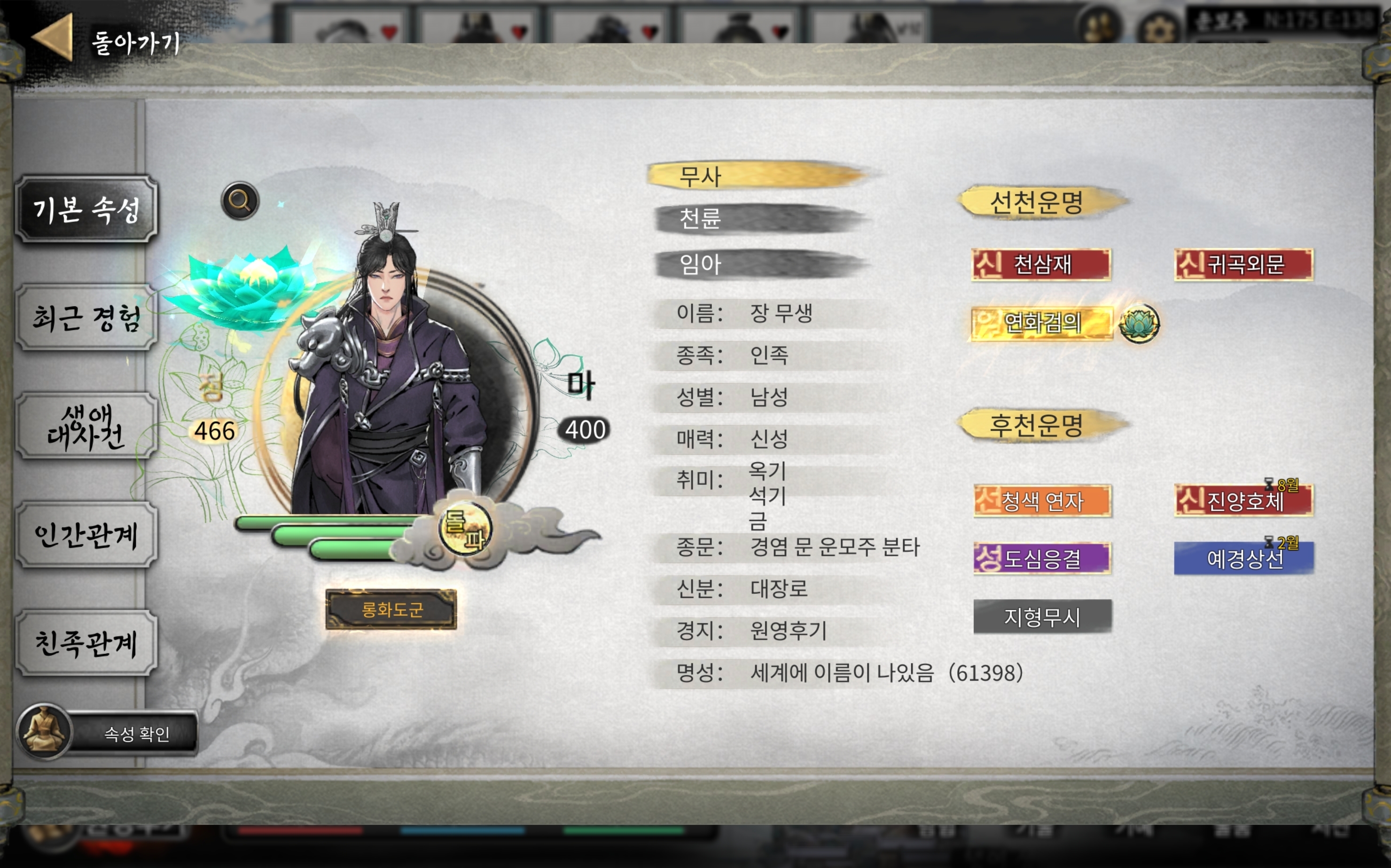
Task: Select the 천륜 brush banner
Action: tap(758, 219)
